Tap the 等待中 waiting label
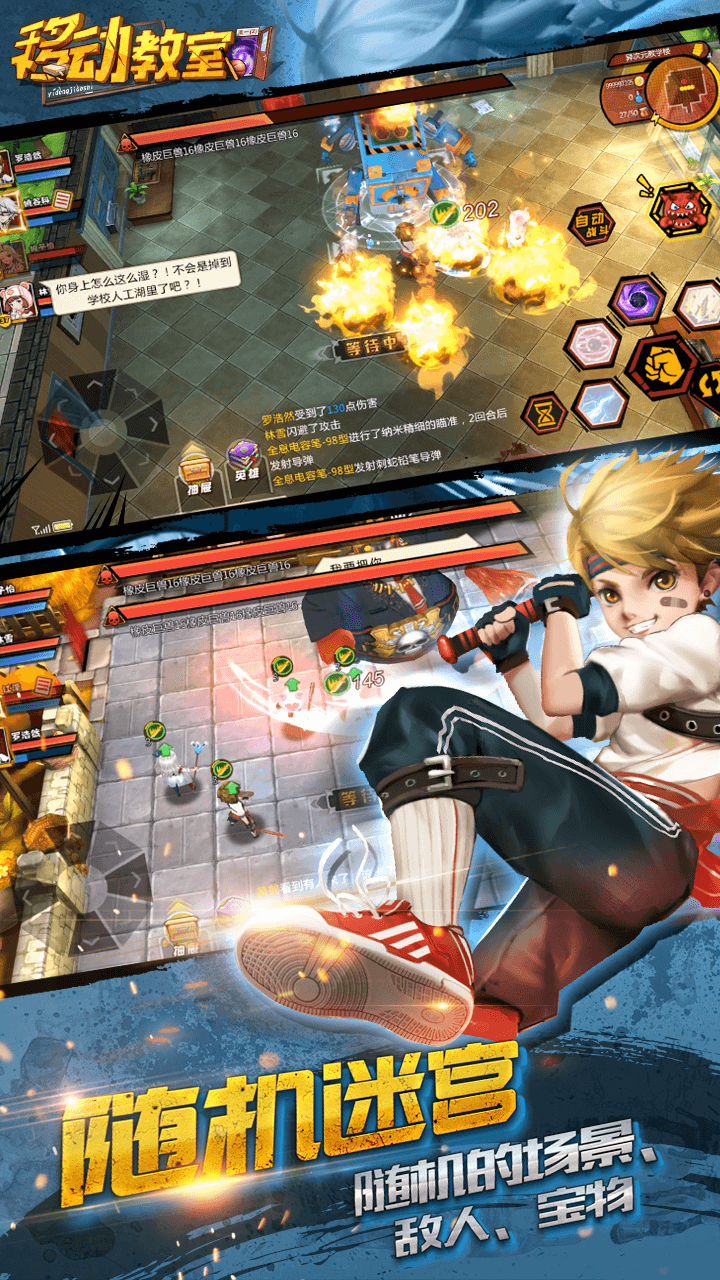 [x=370, y=347]
